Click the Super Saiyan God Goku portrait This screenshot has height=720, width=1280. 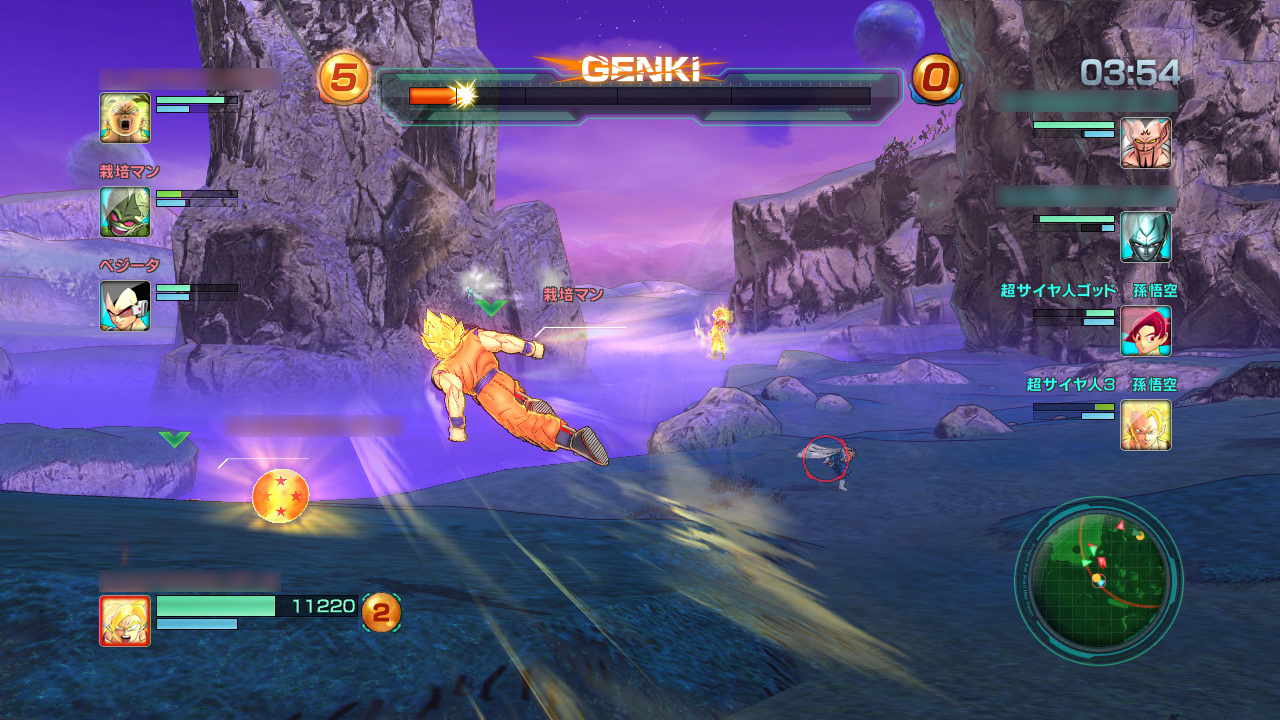1145,331
